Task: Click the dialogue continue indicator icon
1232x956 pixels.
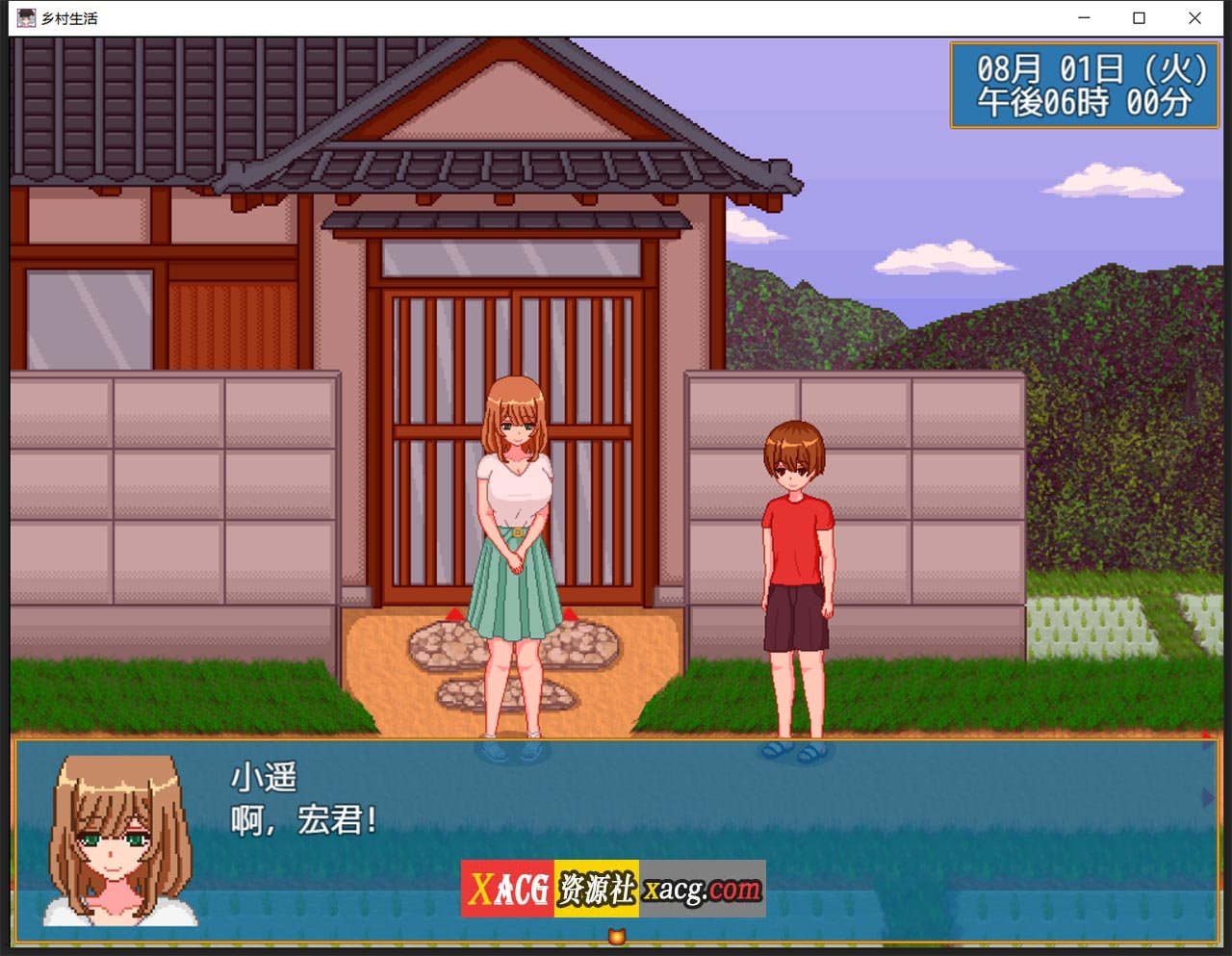Action: (616, 936)
